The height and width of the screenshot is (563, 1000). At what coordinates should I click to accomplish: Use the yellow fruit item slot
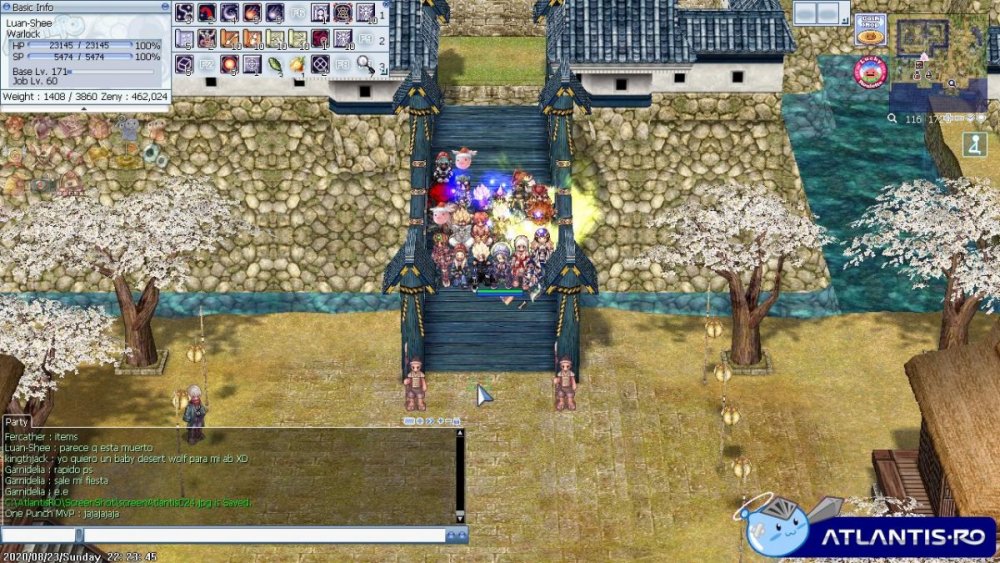pos(297,65)
